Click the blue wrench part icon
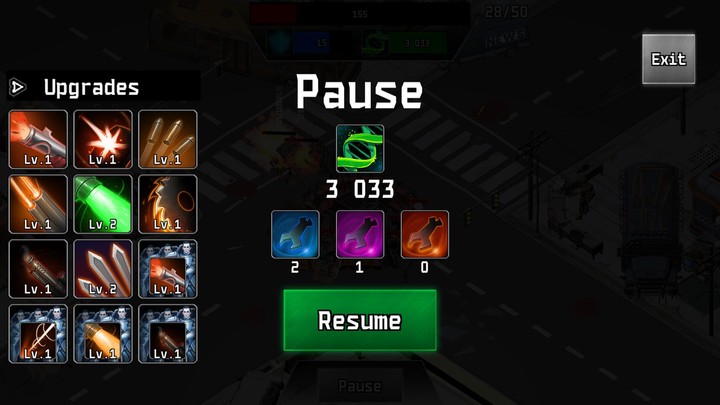720x405 pixels. coord(296,234)
